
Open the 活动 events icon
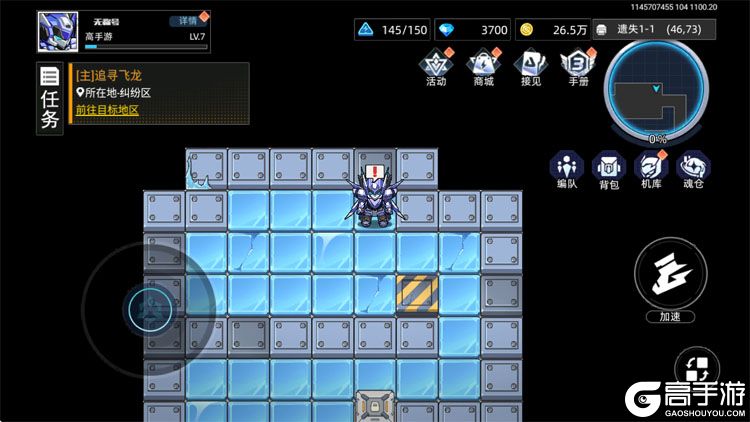pos(436,65)
